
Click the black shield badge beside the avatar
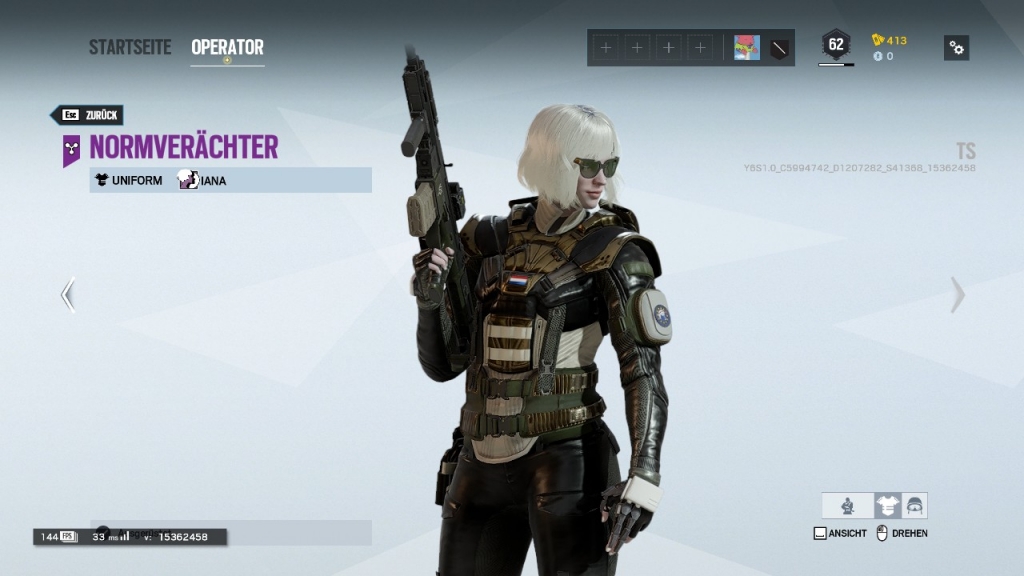click(x=780, y=48)
